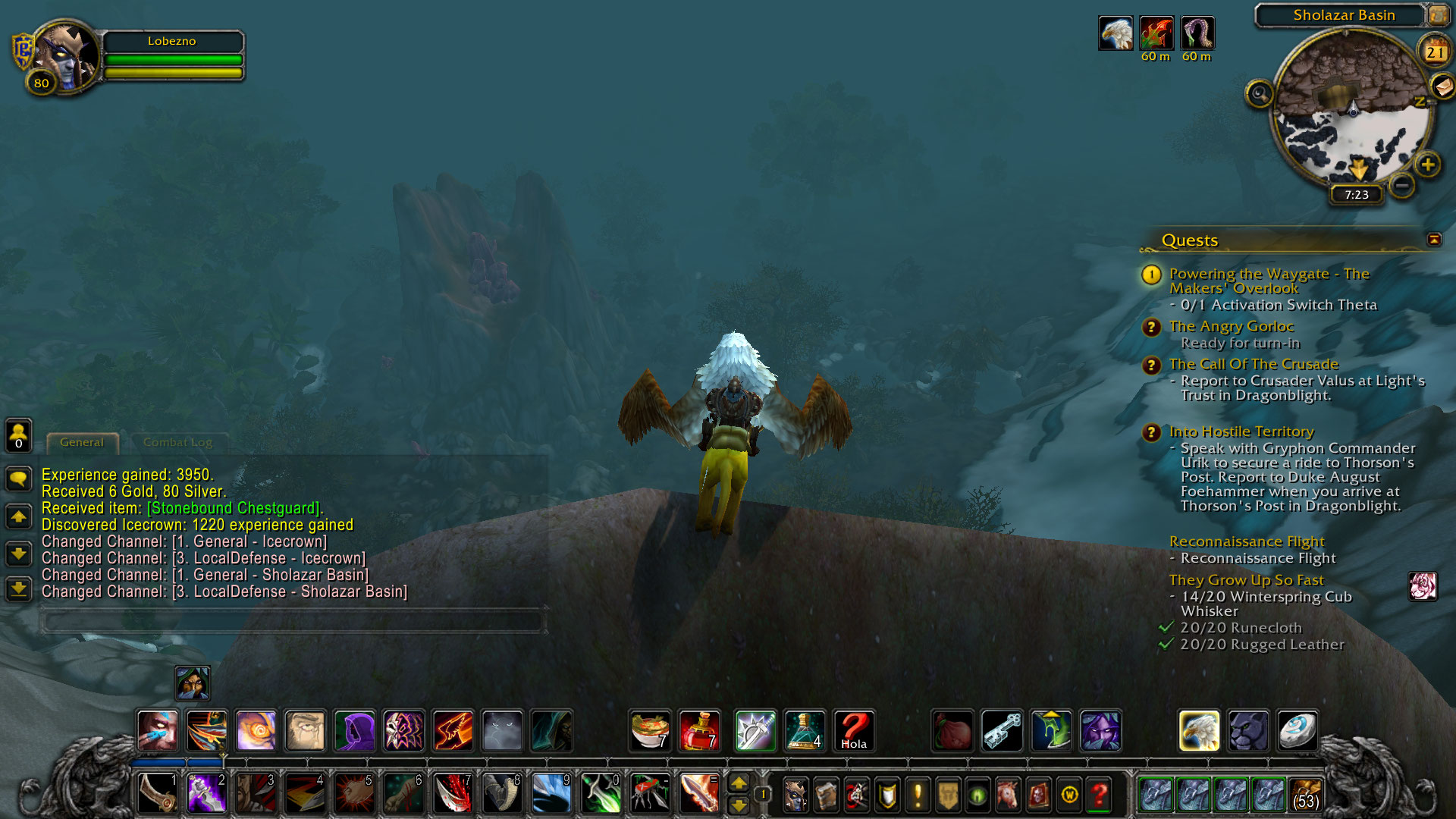
Task: Open the minimap tracking magnifier button
Action: pyautogui.click(x=1260, y=94)
